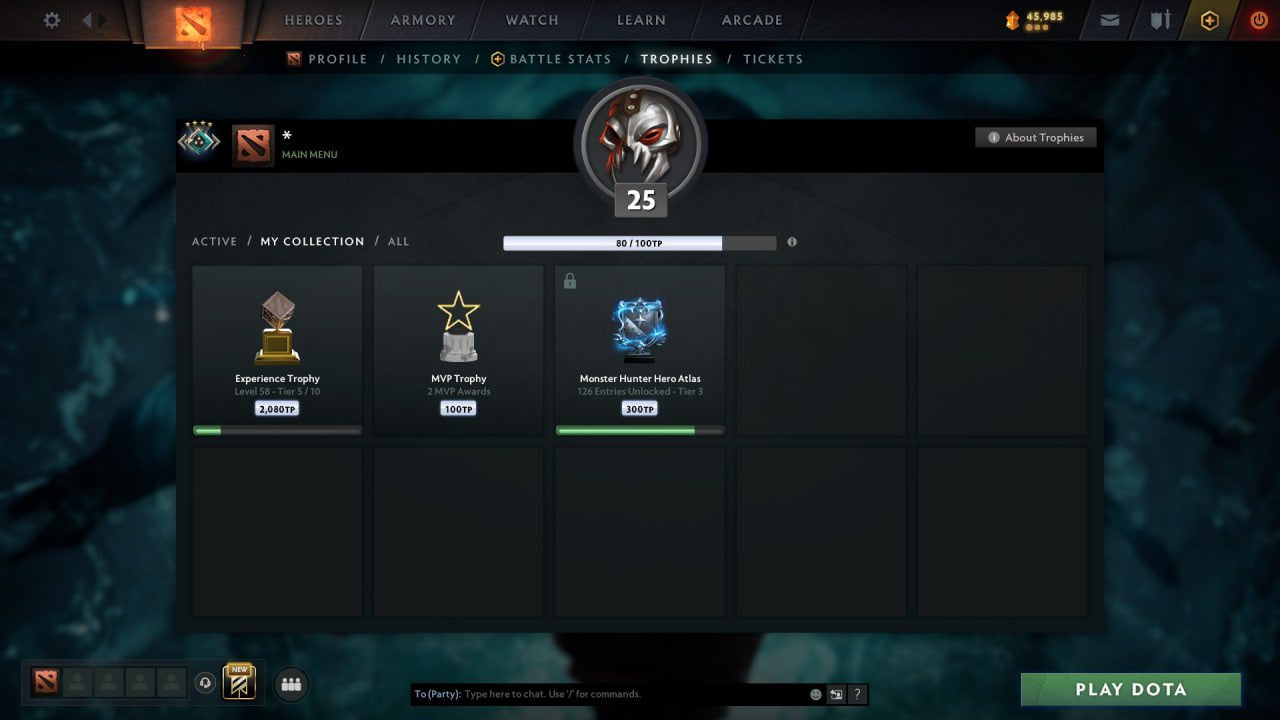
Task: Click the 80/100TP progress bar
Action: click(x=640, y=242)
